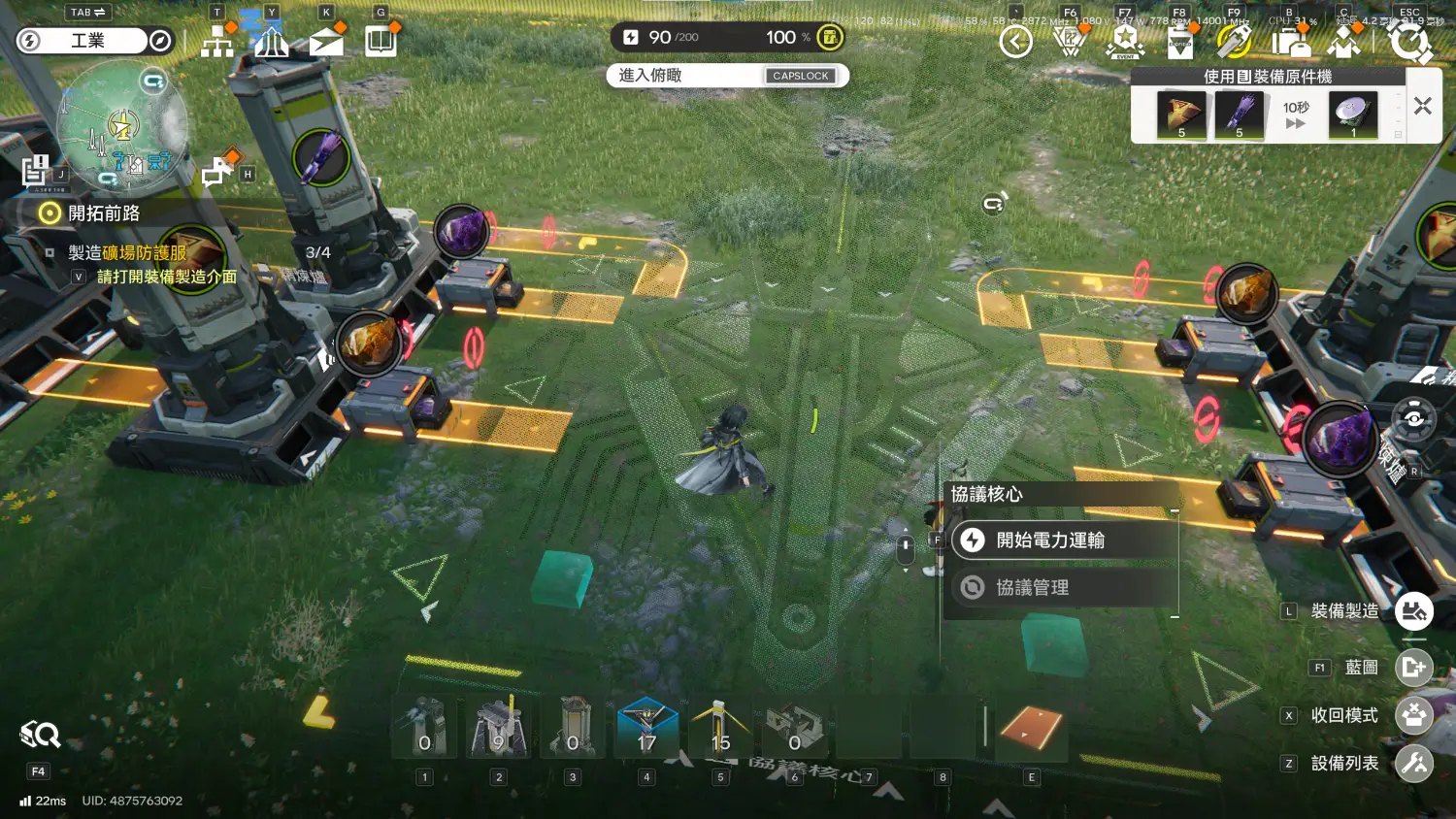Open the mail envelope icon

326,42
